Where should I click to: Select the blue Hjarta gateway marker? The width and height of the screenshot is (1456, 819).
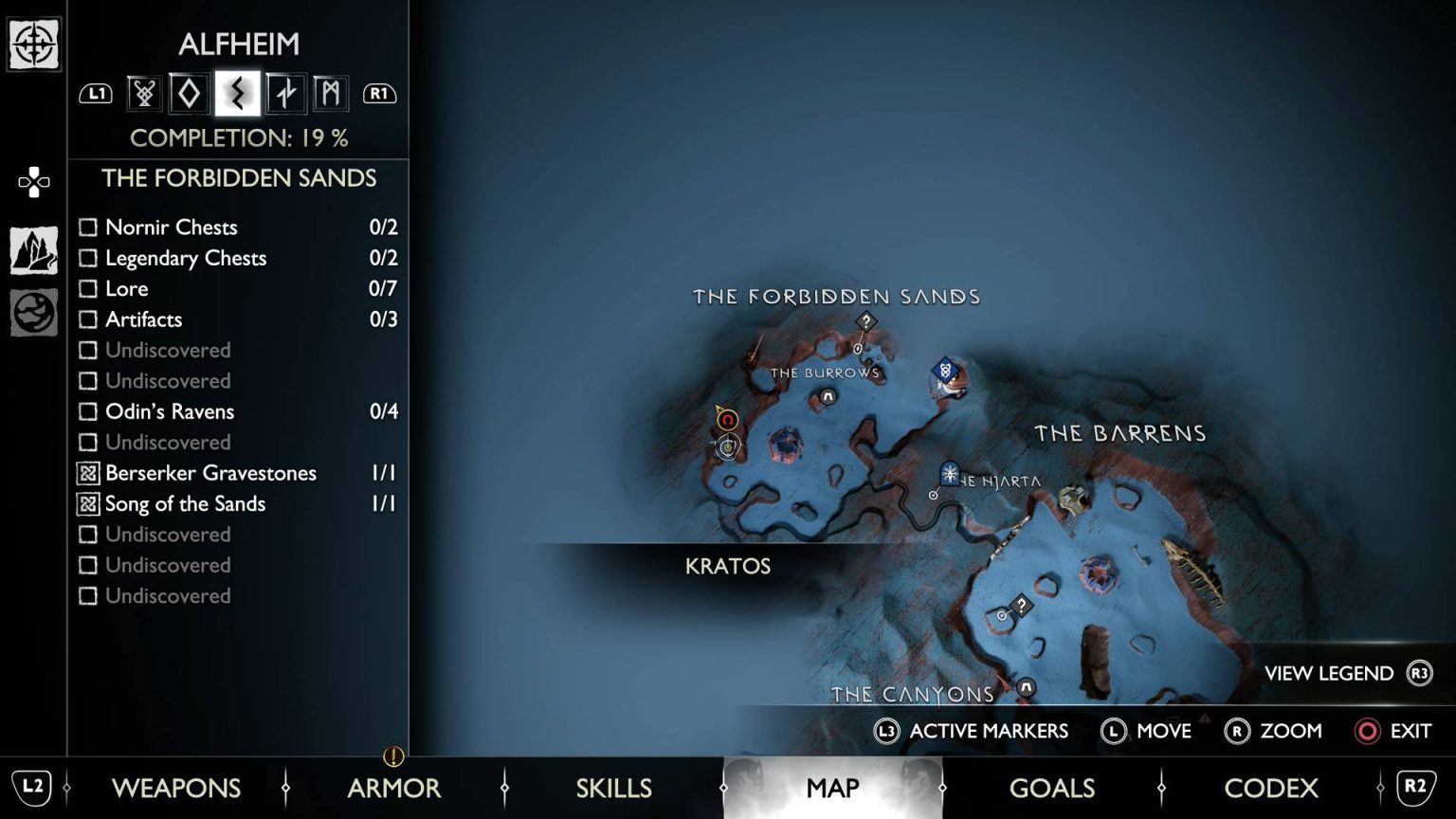click(x=950, y=473)
